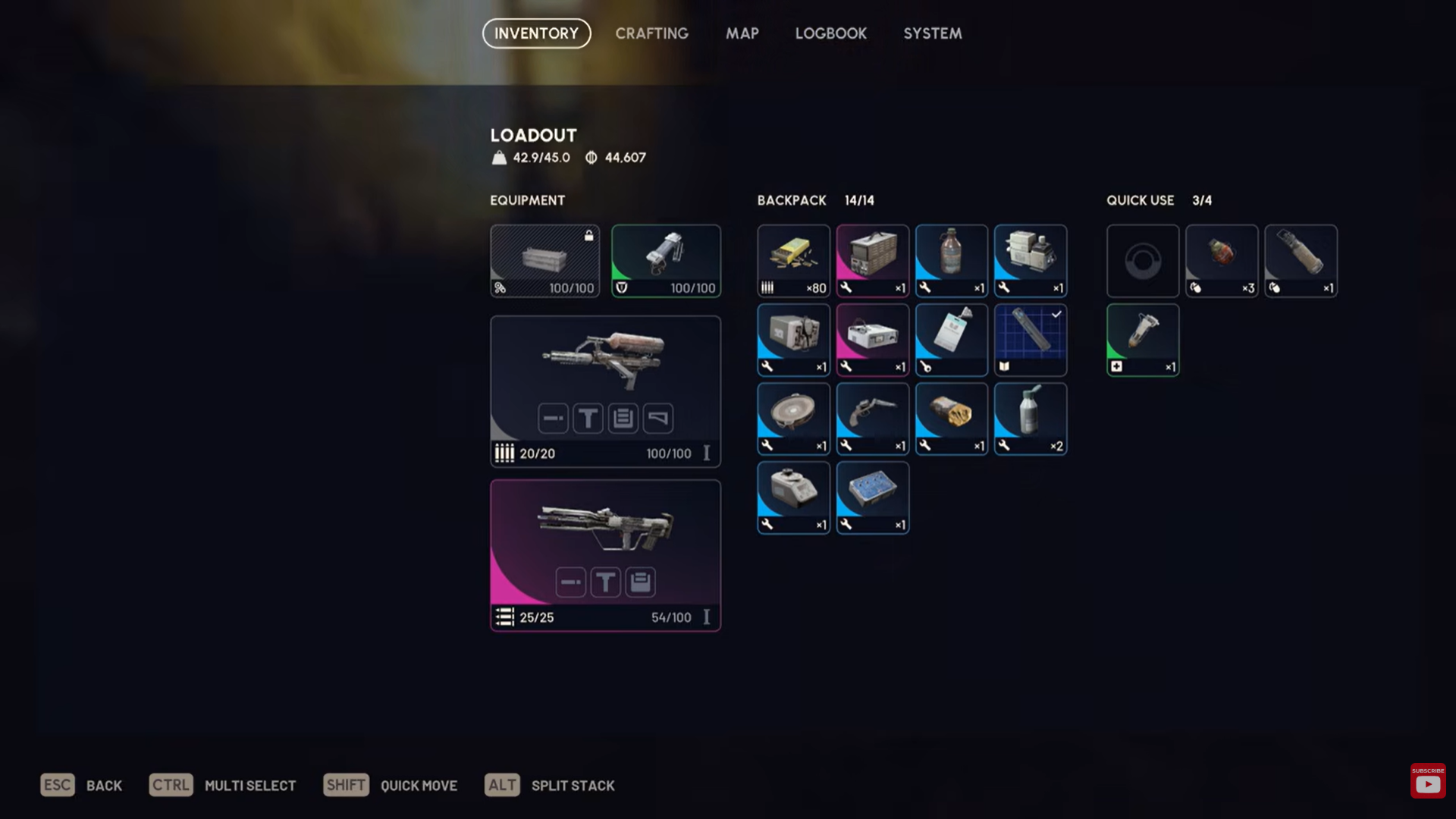Click the YouTube Subscribe button overlay

point(1427,781)
